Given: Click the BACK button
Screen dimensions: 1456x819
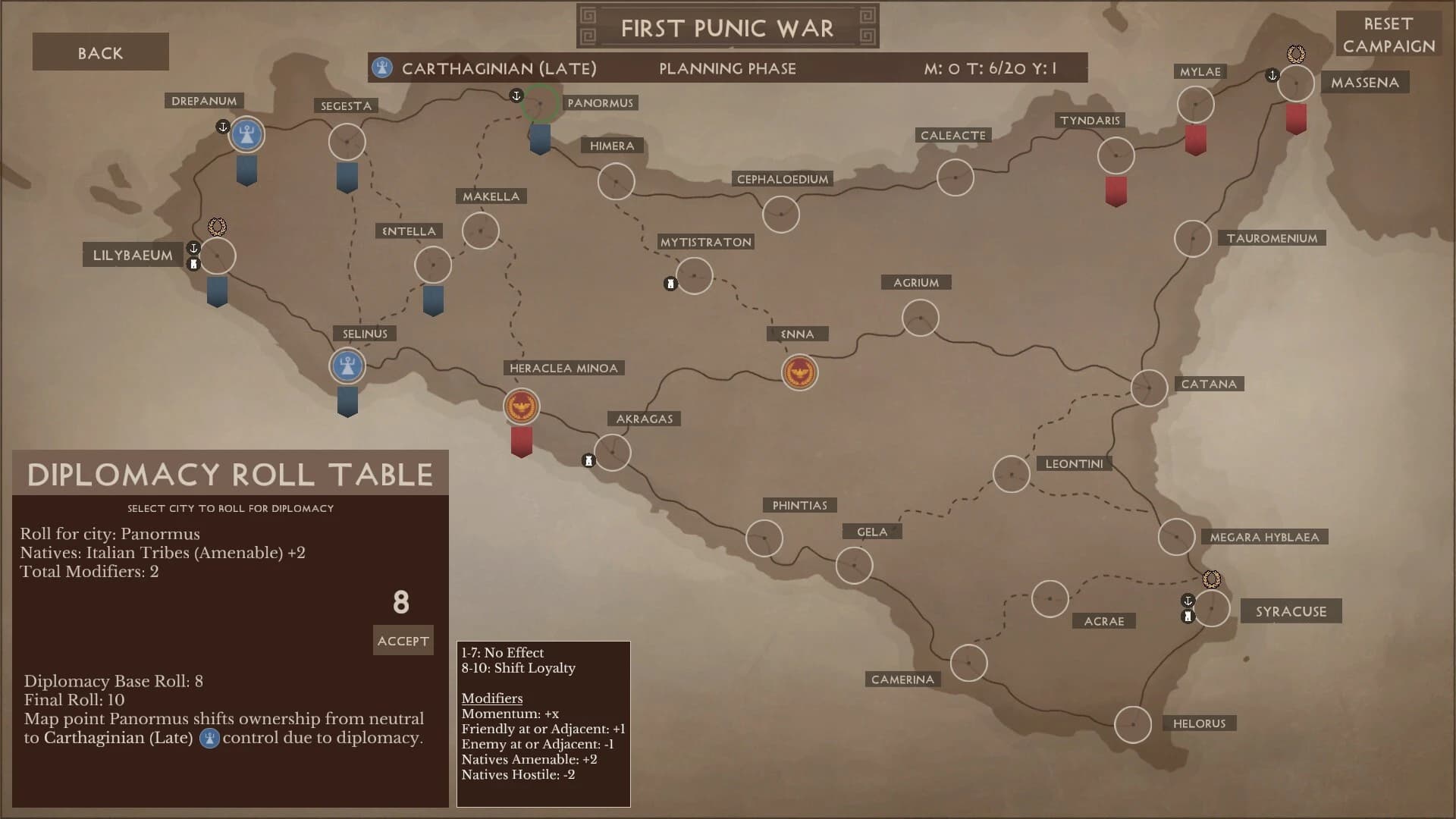Looking at the screenshot, I should coord(100,52).
